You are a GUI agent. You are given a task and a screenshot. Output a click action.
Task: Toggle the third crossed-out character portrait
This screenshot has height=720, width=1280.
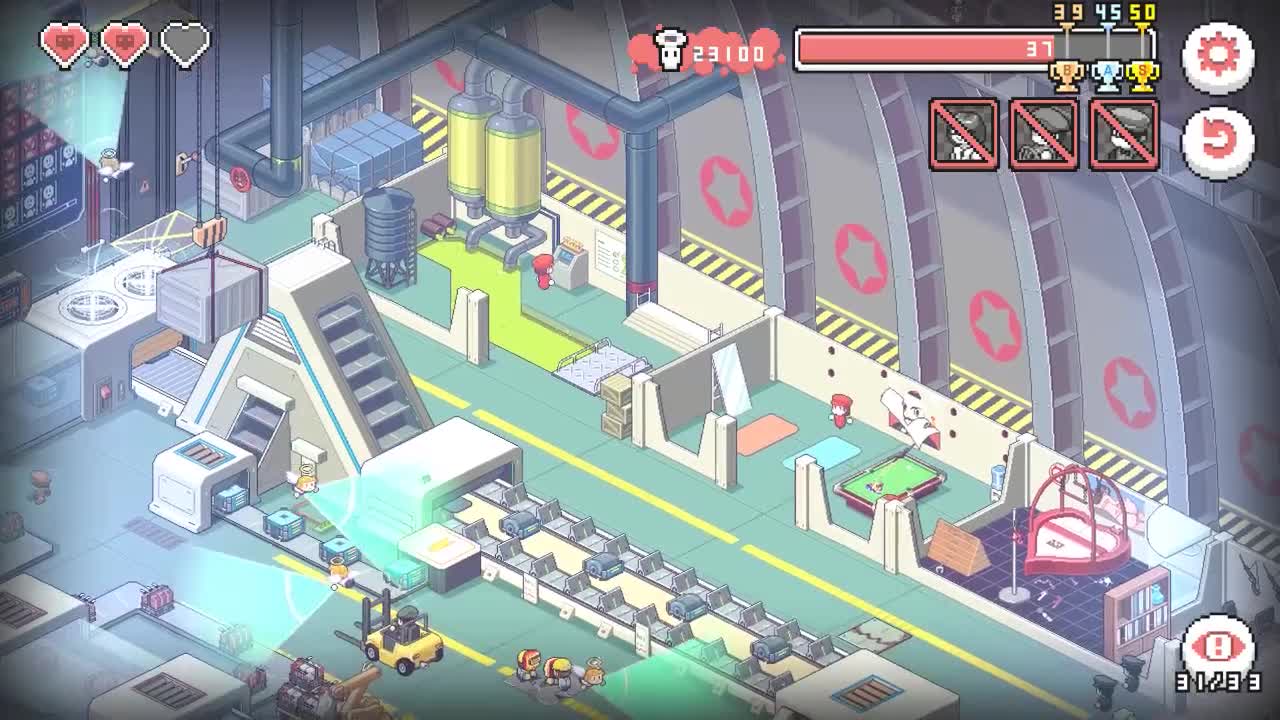[x=1126, y=133]
